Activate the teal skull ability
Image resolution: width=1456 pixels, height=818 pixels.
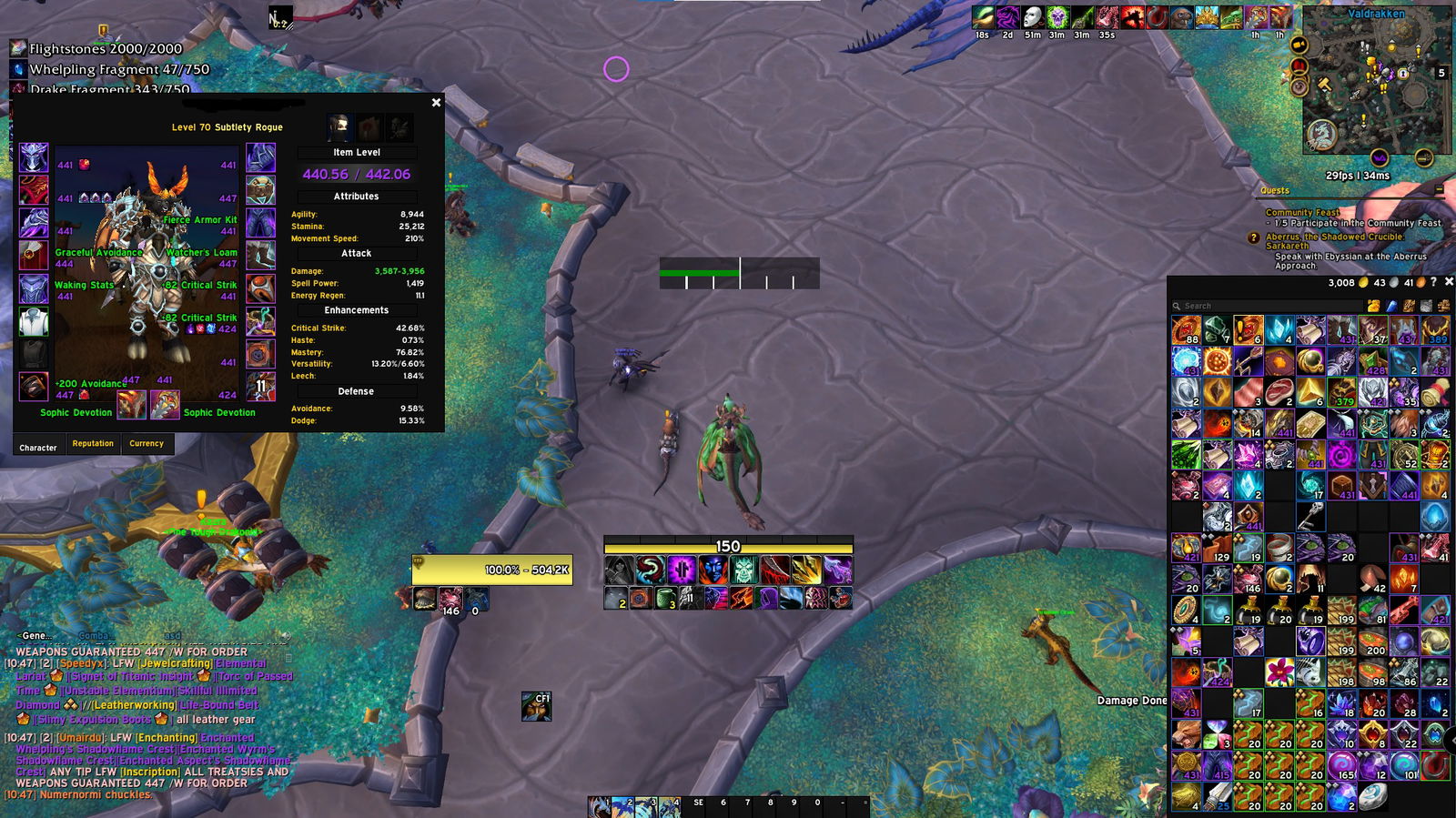click(743, 571)
